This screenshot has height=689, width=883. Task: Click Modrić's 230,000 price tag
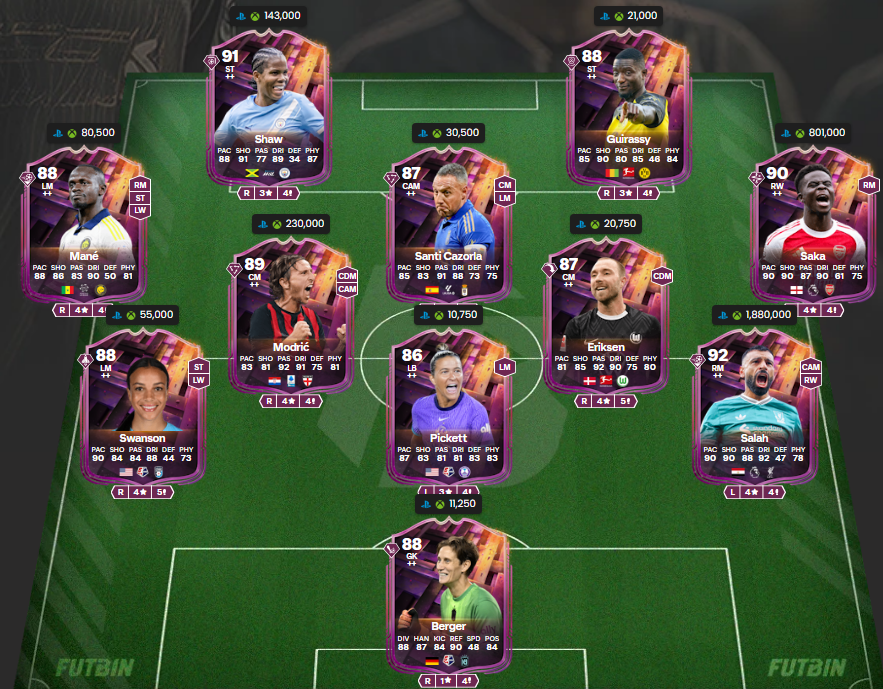290,224
